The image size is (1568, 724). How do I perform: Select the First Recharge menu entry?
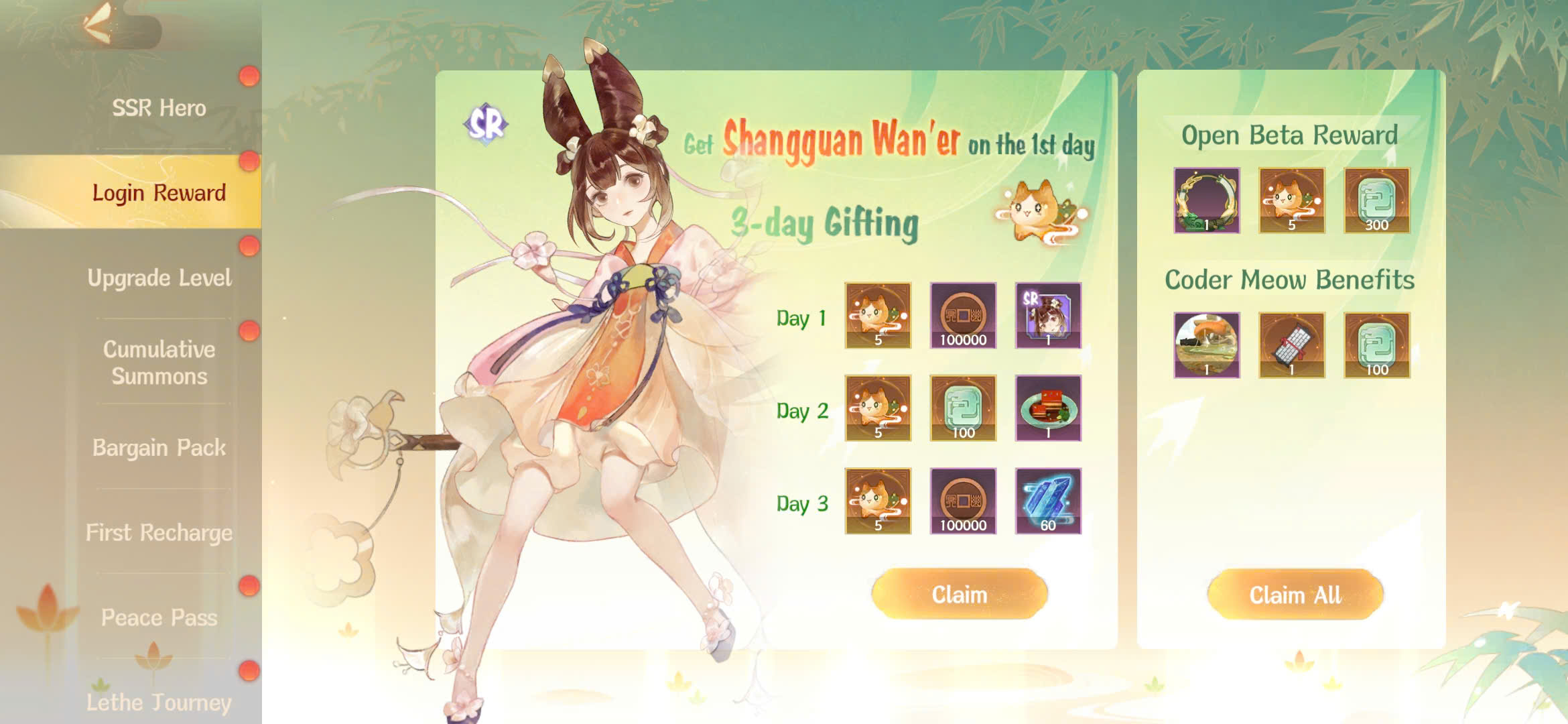click(159, 534)
